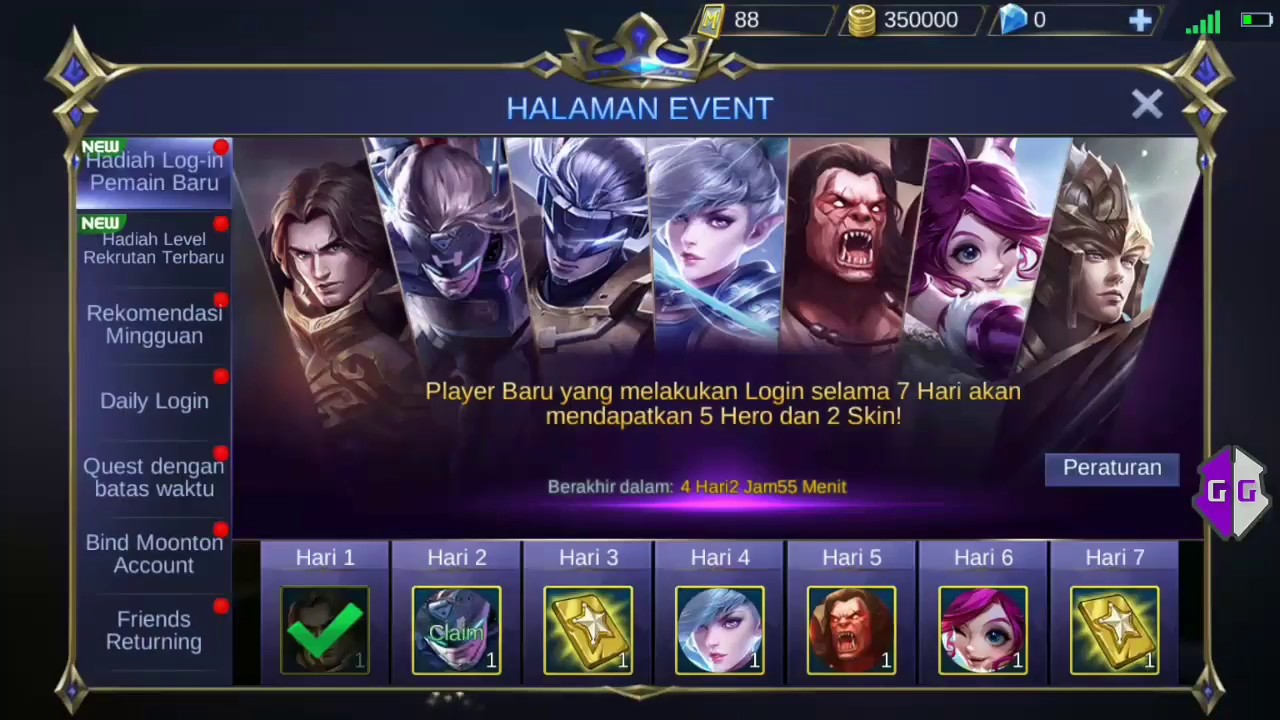The image size is (1280, 720).
Task: Tap the red dot on Bind Moonton Account
Action: [x=221, y=531]
